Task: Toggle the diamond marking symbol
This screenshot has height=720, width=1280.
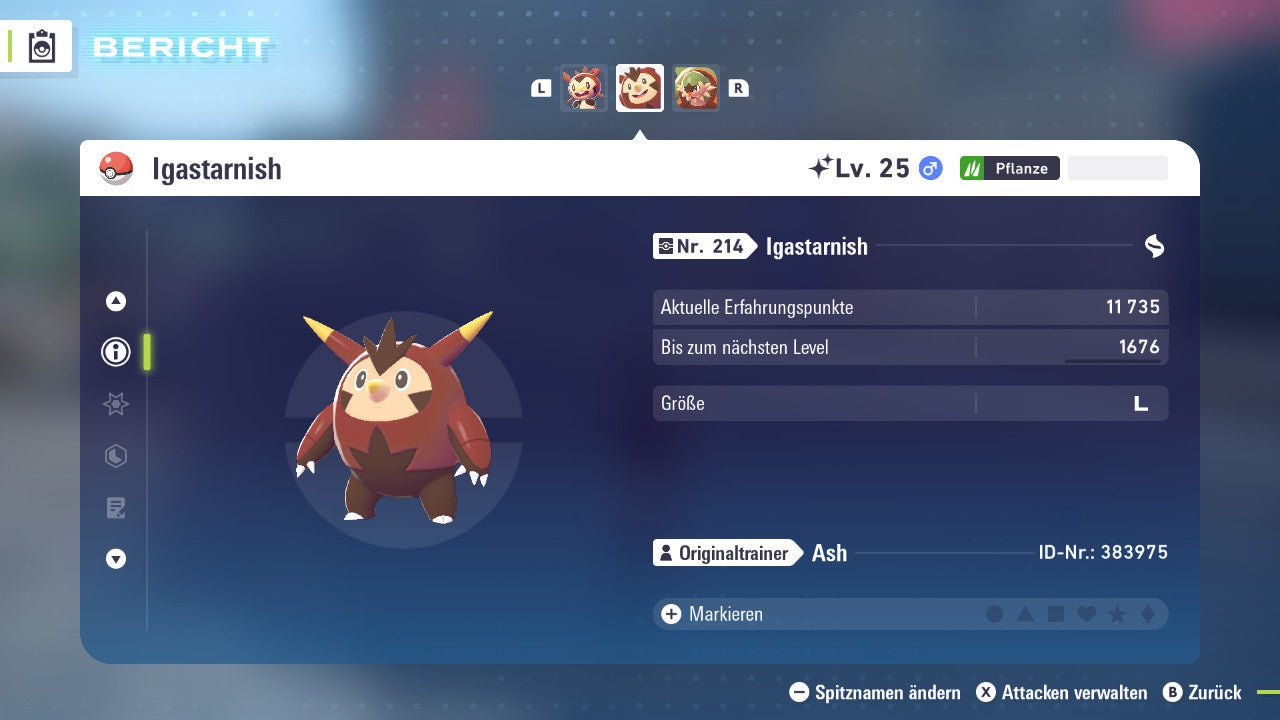Action: pyautogui.click(x=1148, y=613)
